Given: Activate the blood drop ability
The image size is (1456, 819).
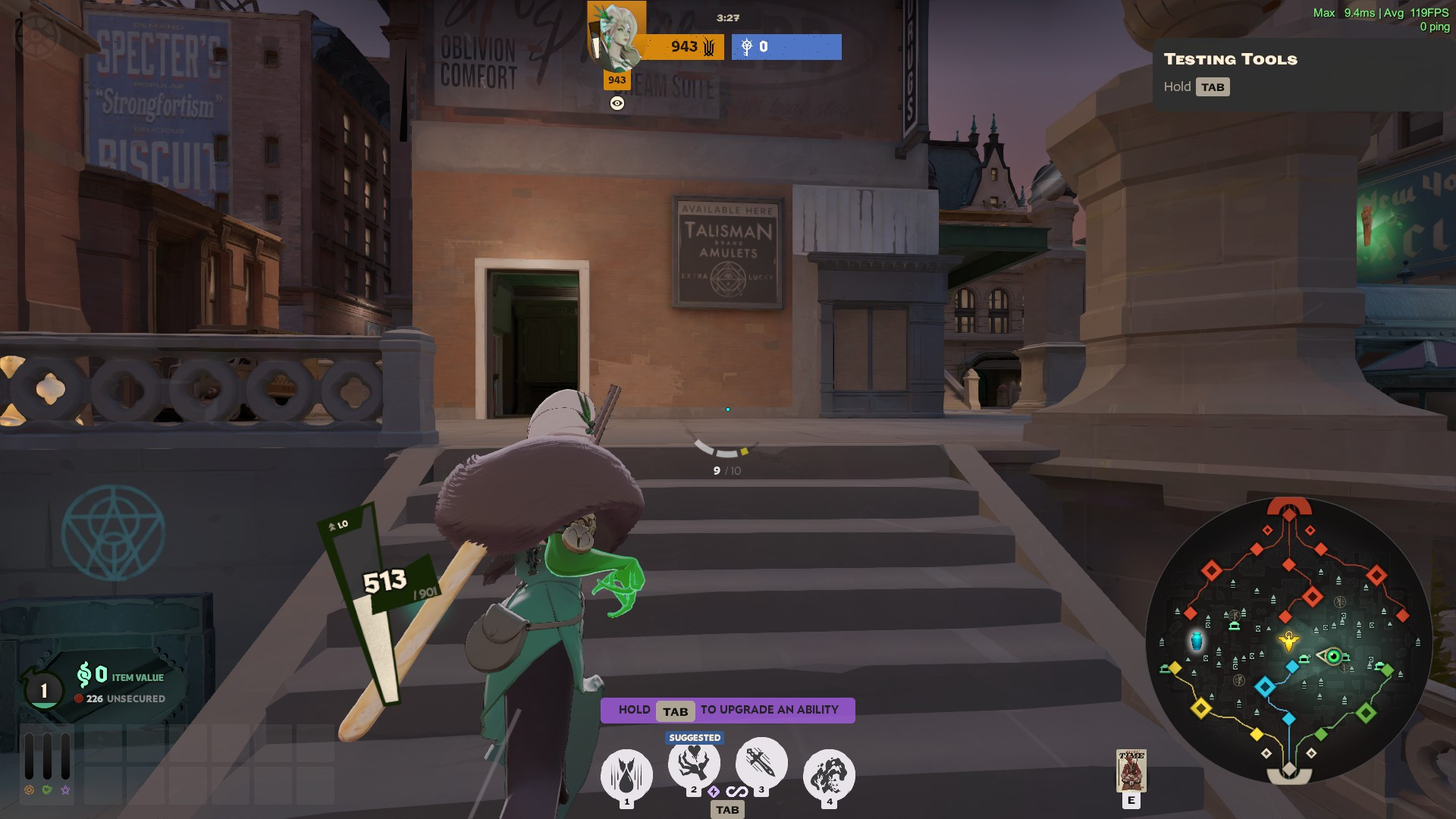Looking at the screenshot, I should point(626,775).
